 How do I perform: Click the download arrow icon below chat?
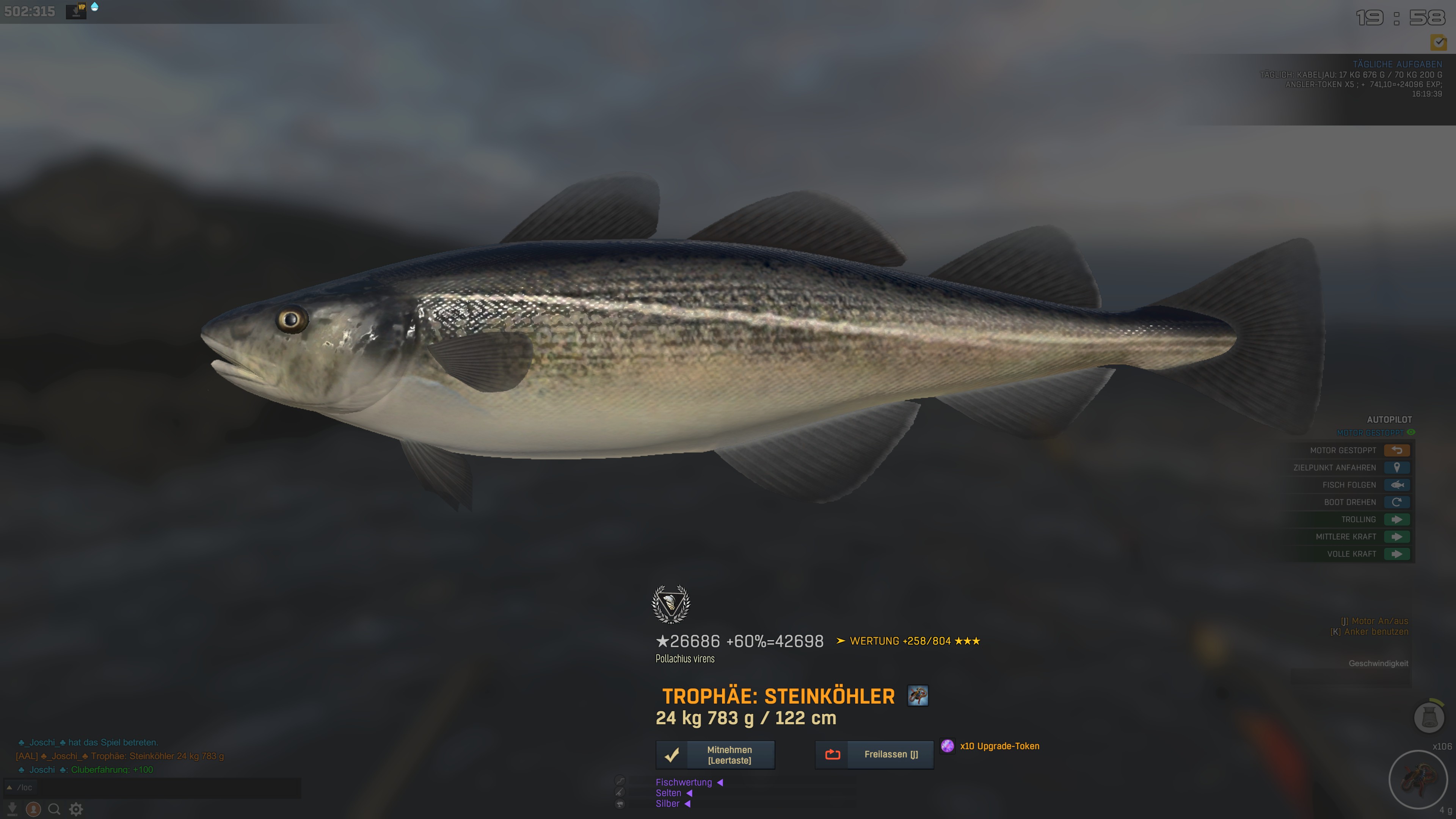click(12, 810)
